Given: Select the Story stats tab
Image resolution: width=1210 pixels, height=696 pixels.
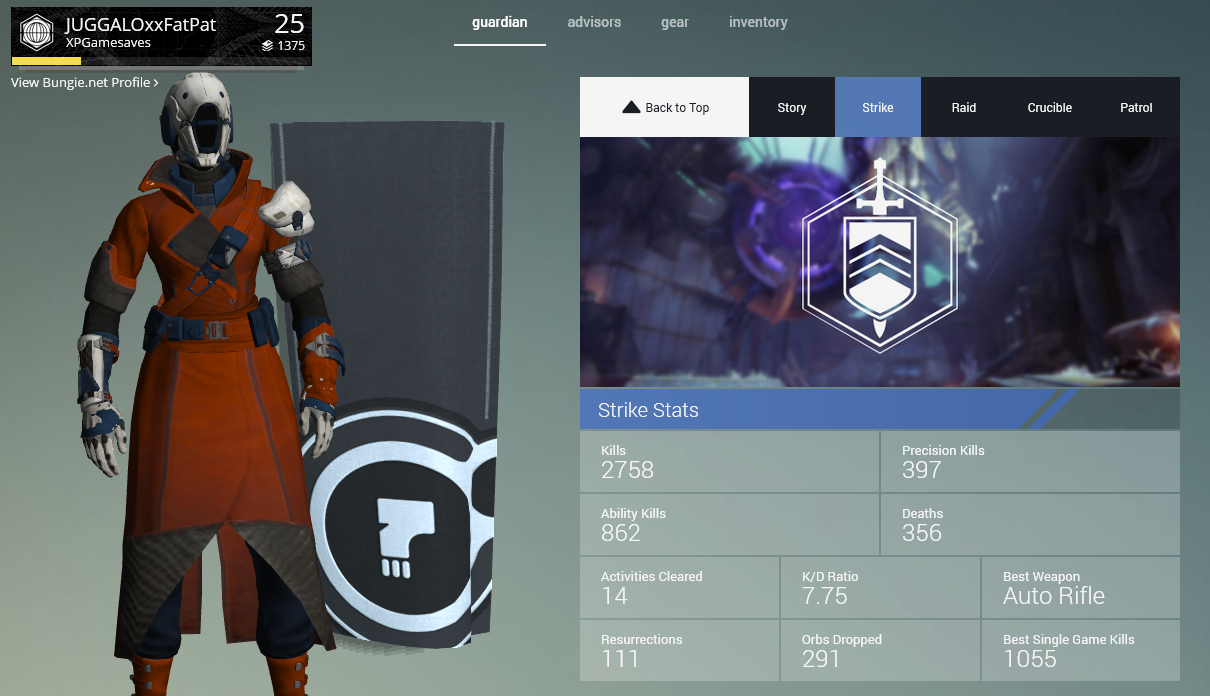Looking at the screenshot, I should coord(792,108).
